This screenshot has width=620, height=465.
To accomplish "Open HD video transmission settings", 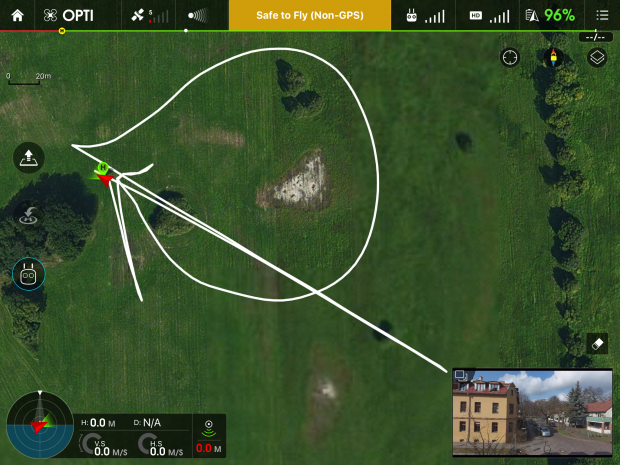I will coord(486,16).
